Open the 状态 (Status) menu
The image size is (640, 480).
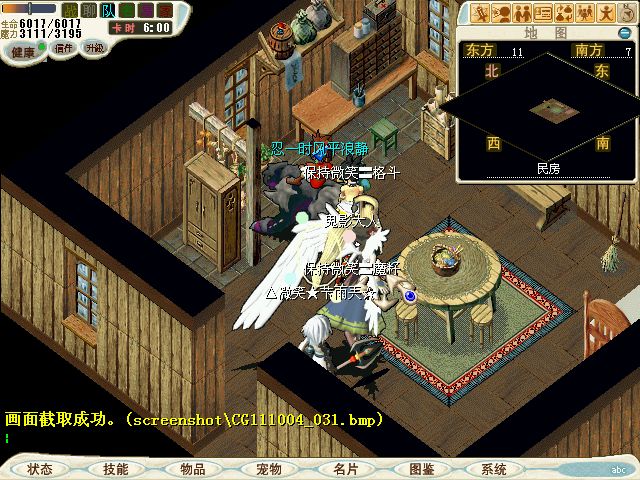[41, 468]
